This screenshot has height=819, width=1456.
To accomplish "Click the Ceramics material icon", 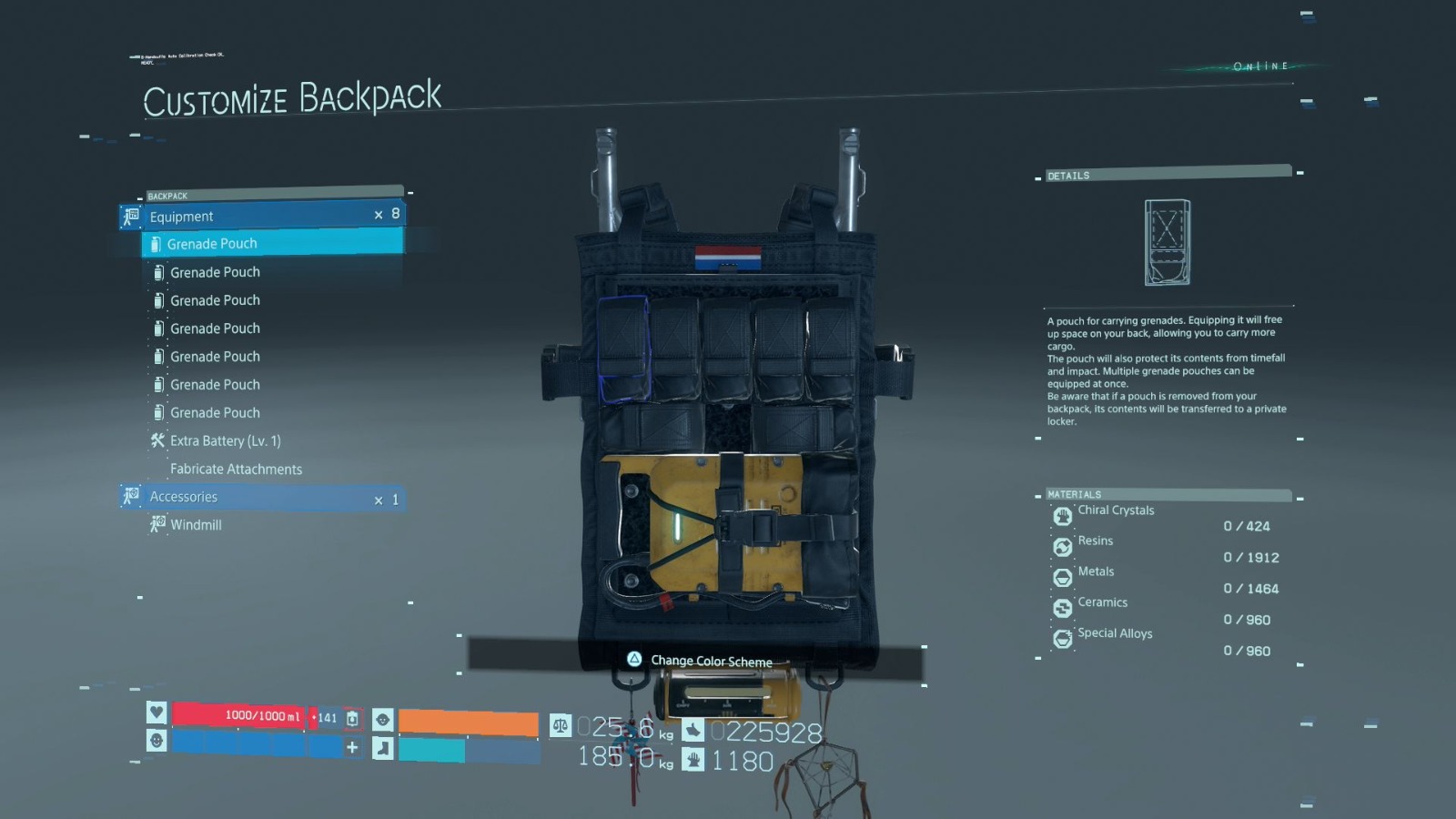I will click(x=1062, y=609).
